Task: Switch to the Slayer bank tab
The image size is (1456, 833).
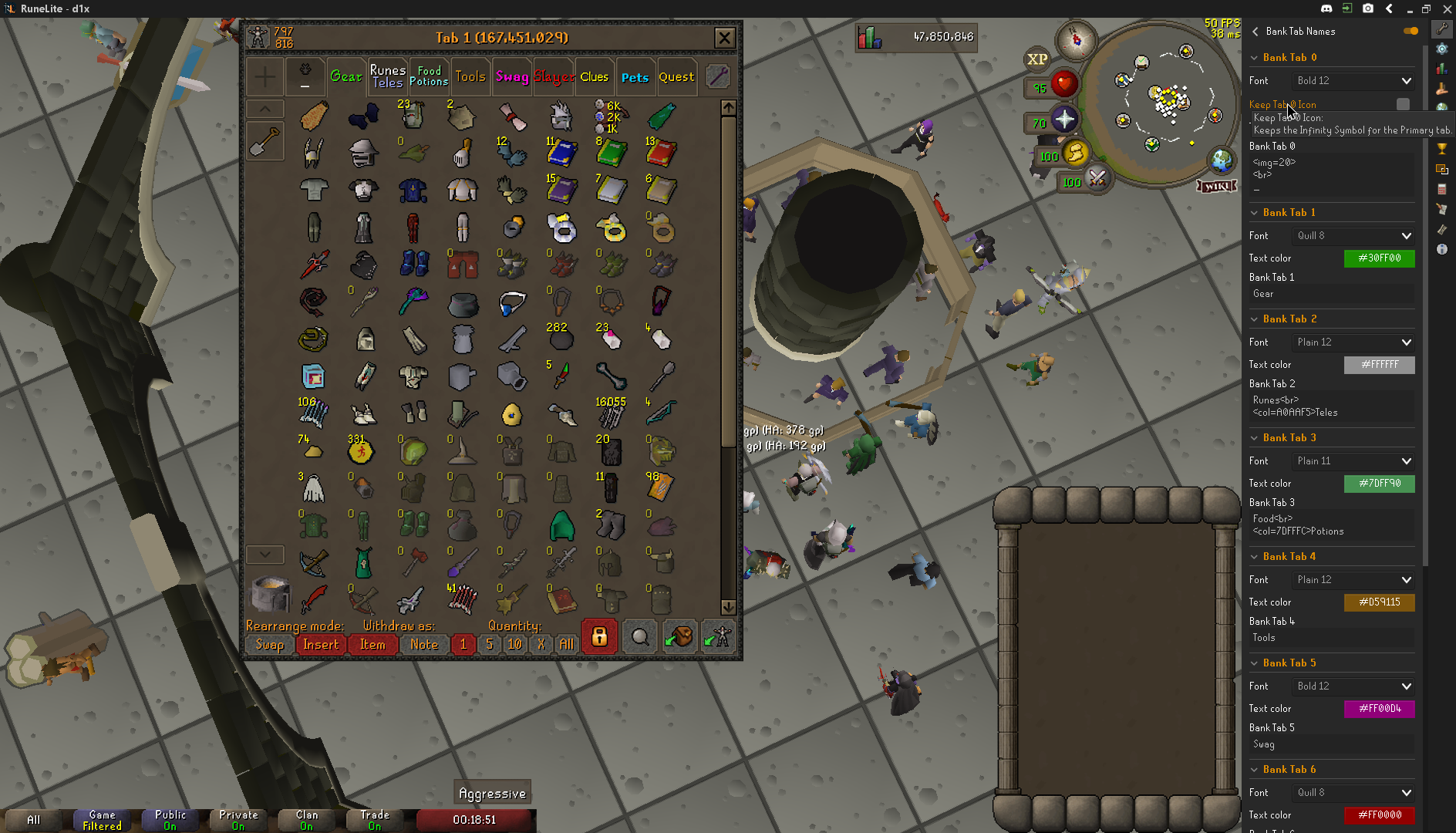Action: pos(553,76)
